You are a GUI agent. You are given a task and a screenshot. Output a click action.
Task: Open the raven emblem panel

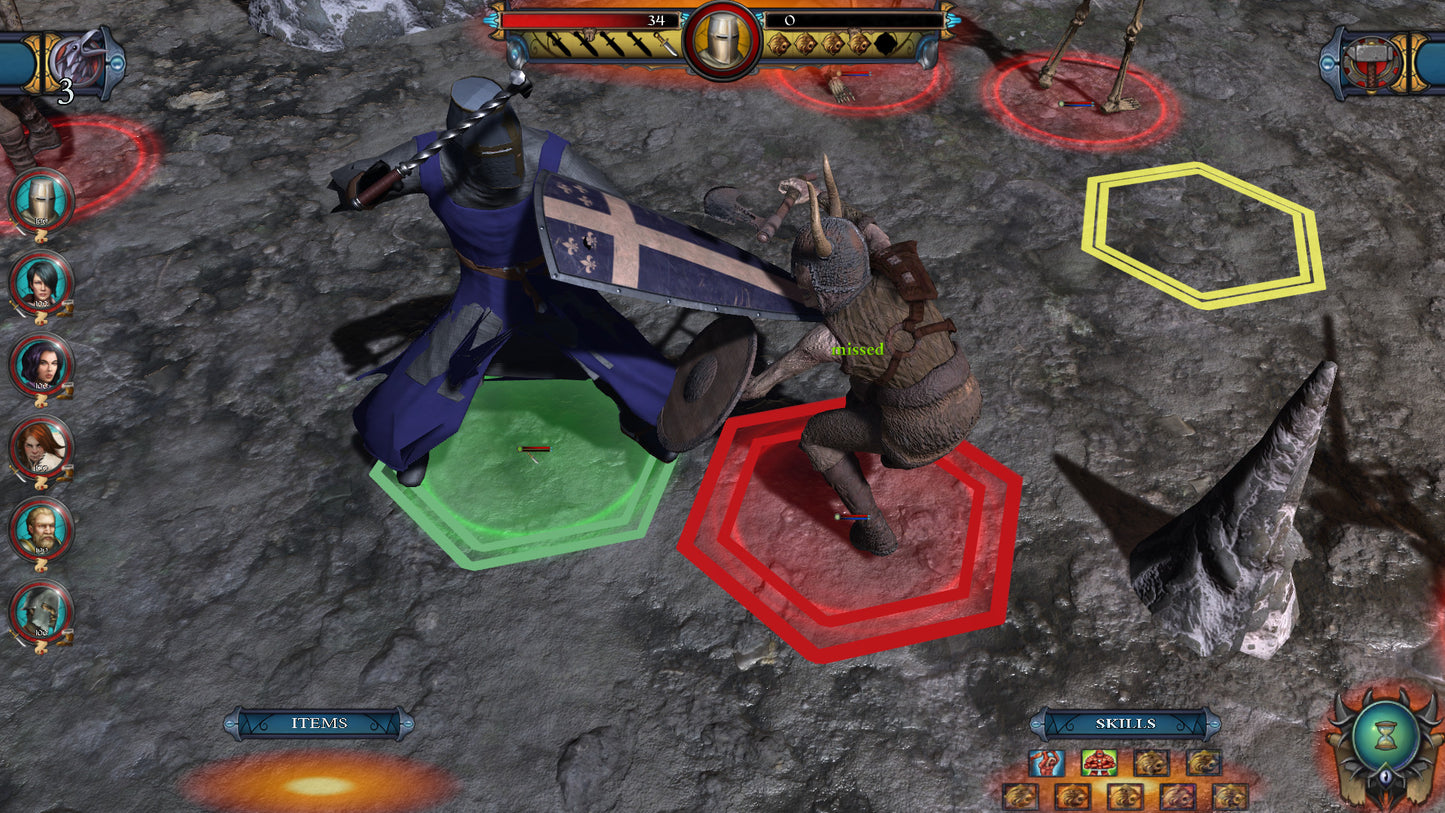click(76, 62)
